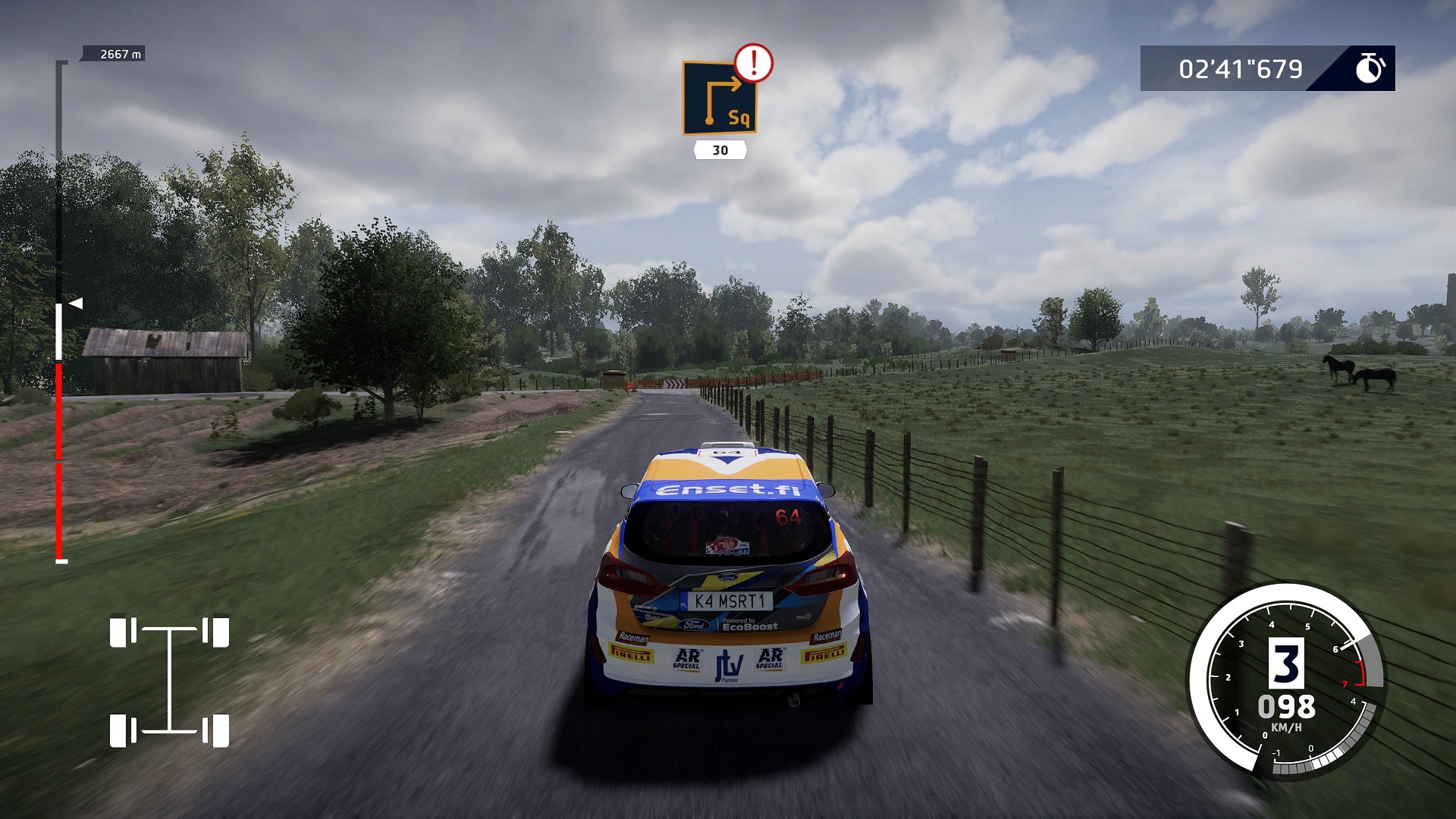This screenshot has width=1456, height=819.
Task: Select the red exclamation caution badge
Action: tap(753, 63)
